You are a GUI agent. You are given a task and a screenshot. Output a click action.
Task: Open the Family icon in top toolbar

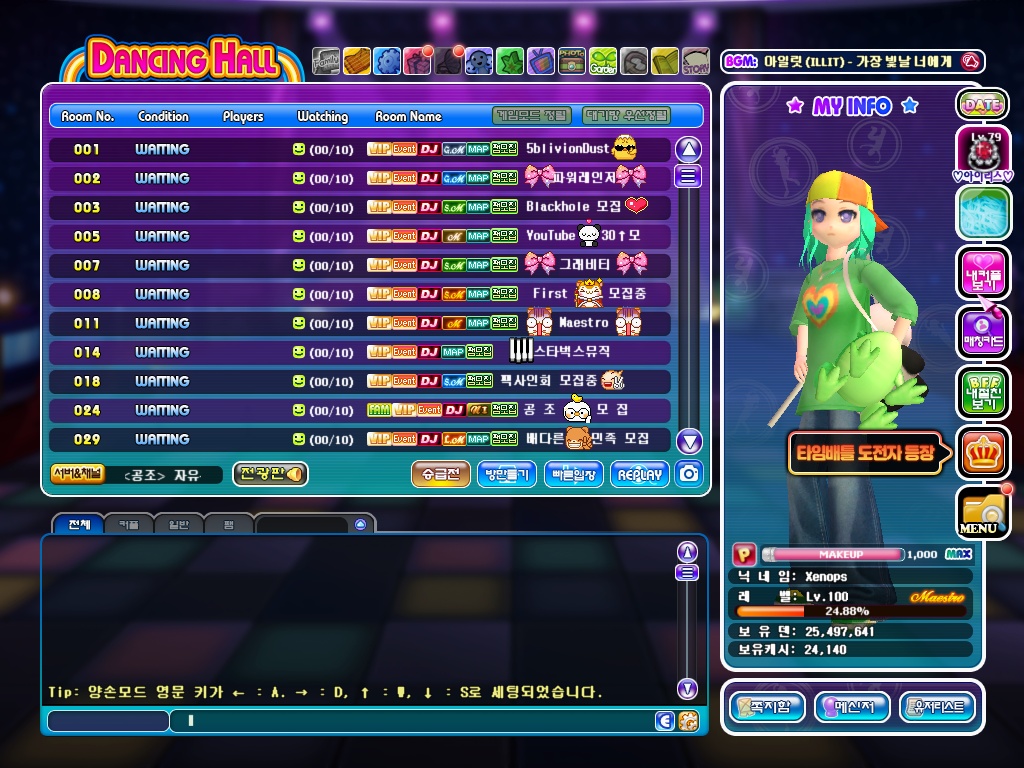pyautogui.click(x=325, y=62)
